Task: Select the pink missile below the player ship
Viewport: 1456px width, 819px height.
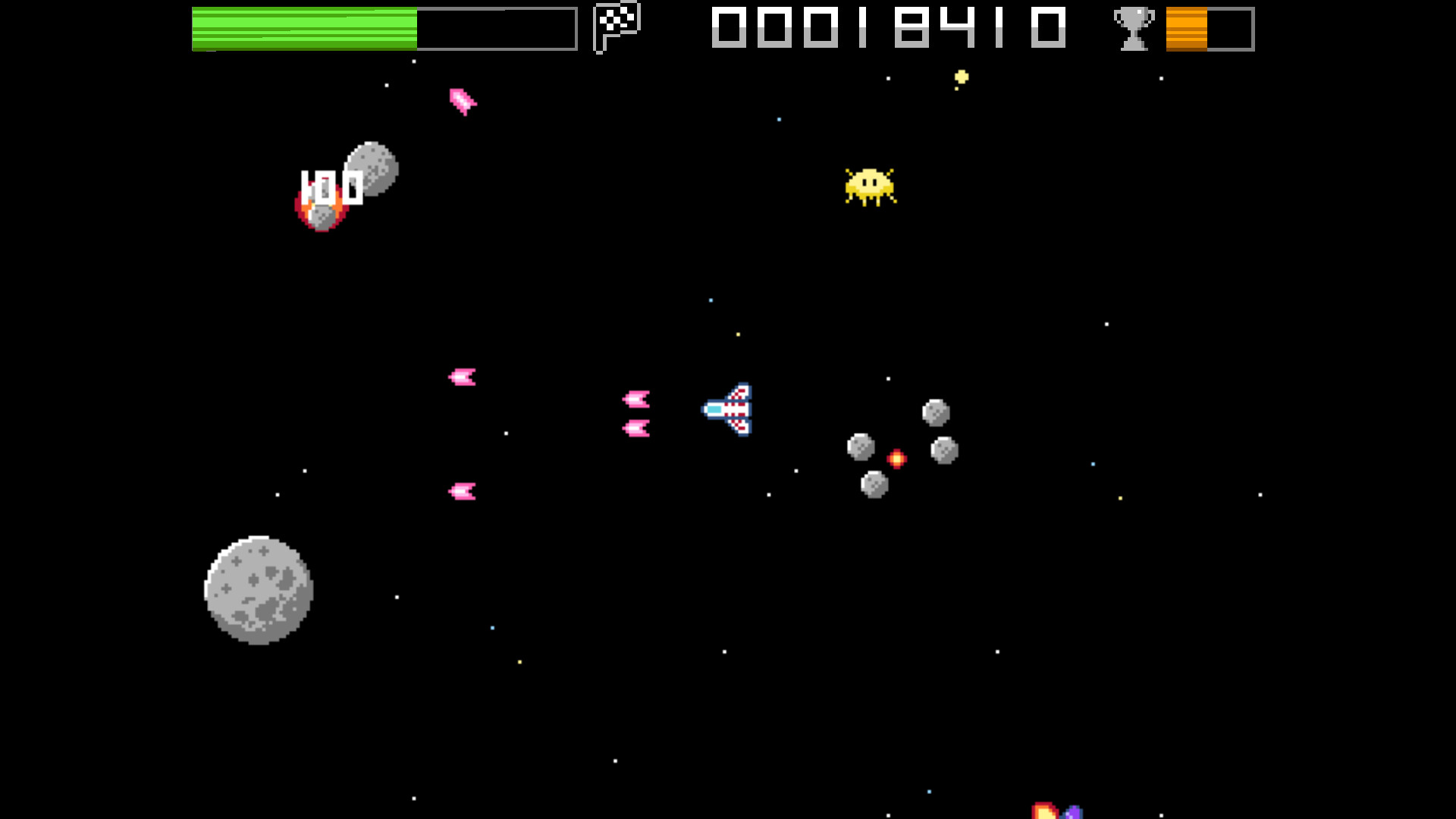Action: 463,490
